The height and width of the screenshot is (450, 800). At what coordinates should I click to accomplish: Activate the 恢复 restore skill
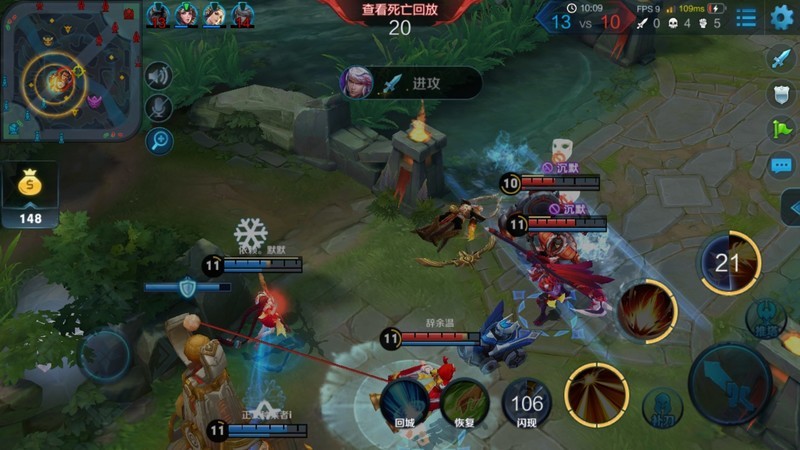tap(465, 402)
